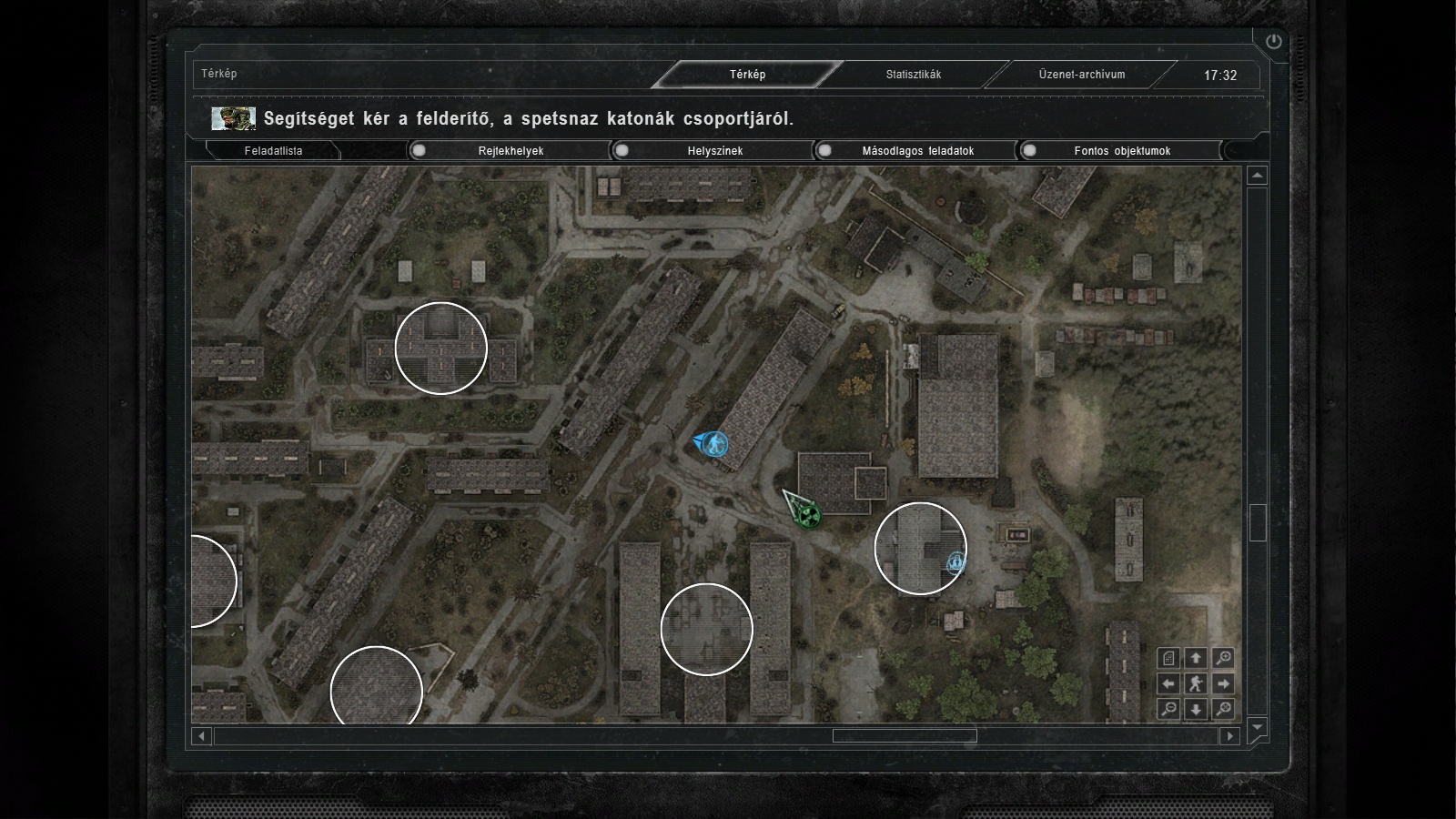
Task: Pan the map up with arrow button
Action: pos(1196,658)
